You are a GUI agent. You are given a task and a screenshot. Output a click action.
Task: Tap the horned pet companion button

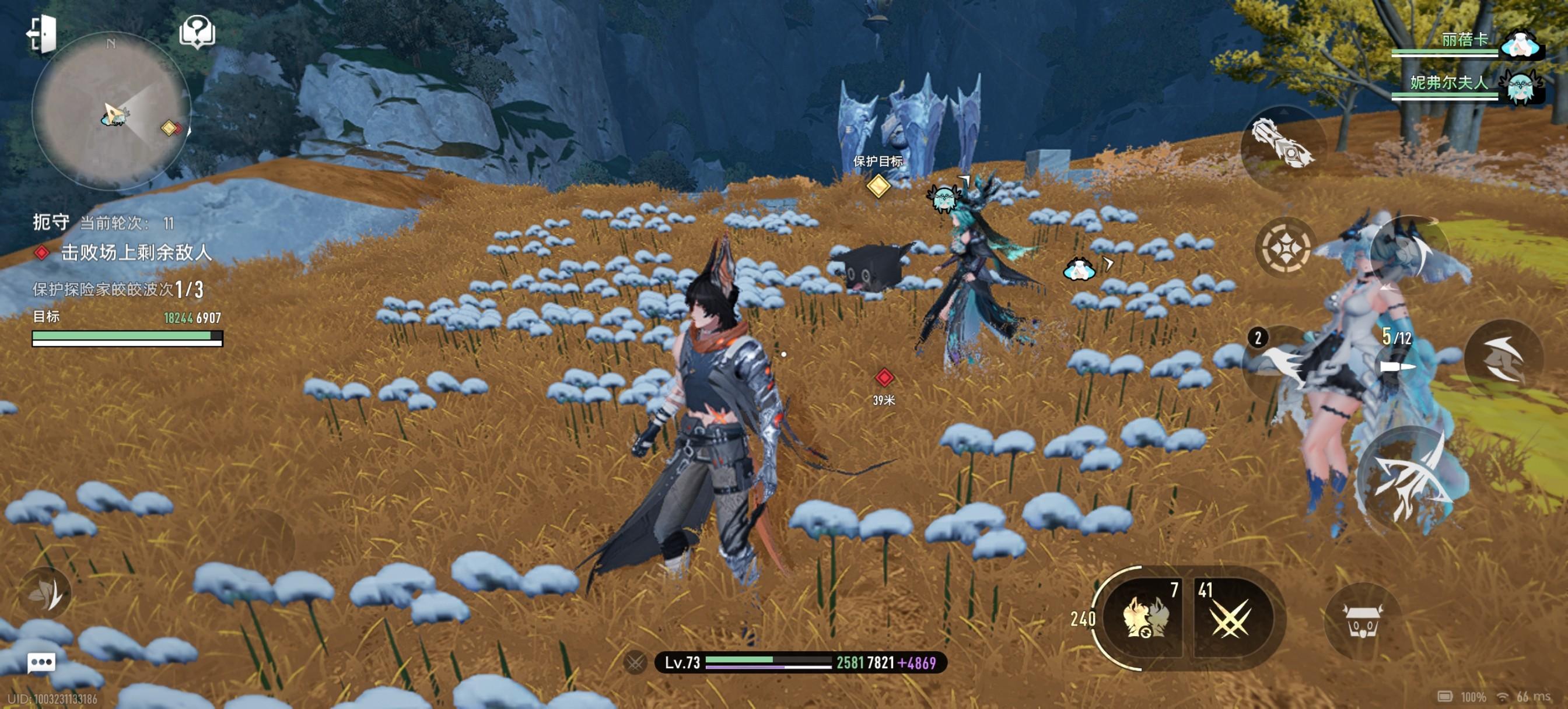[1363, 622]
